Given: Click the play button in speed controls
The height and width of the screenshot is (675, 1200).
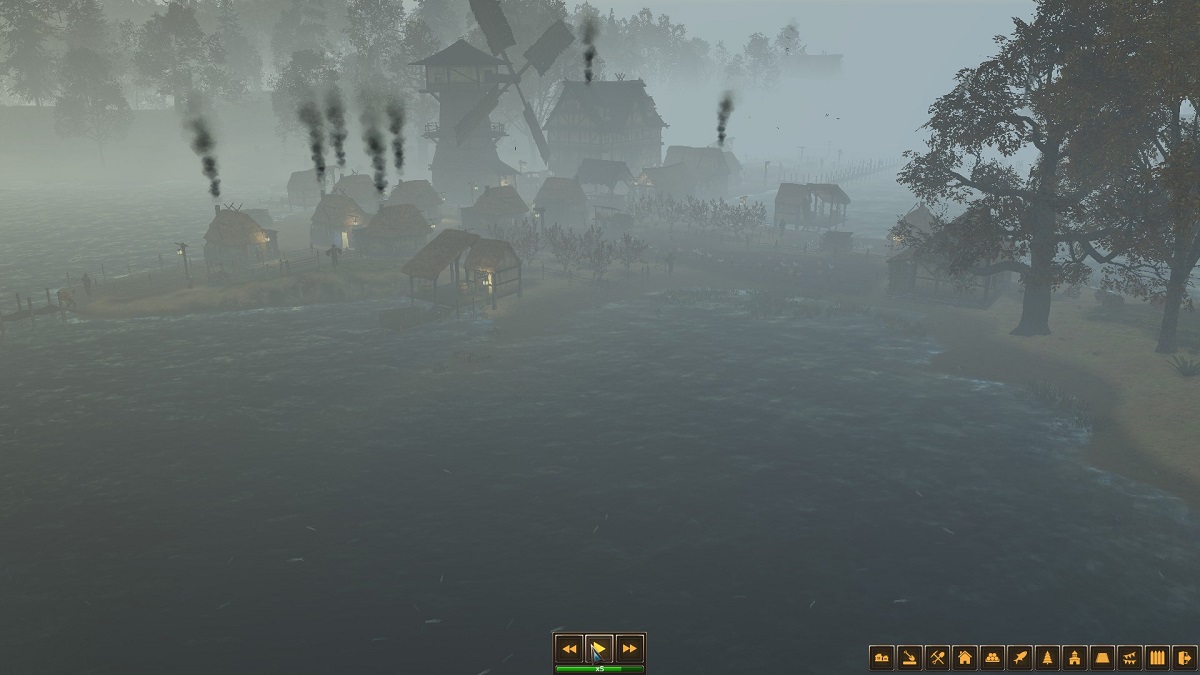Looking at the screenshot, I should pos(599,648).
